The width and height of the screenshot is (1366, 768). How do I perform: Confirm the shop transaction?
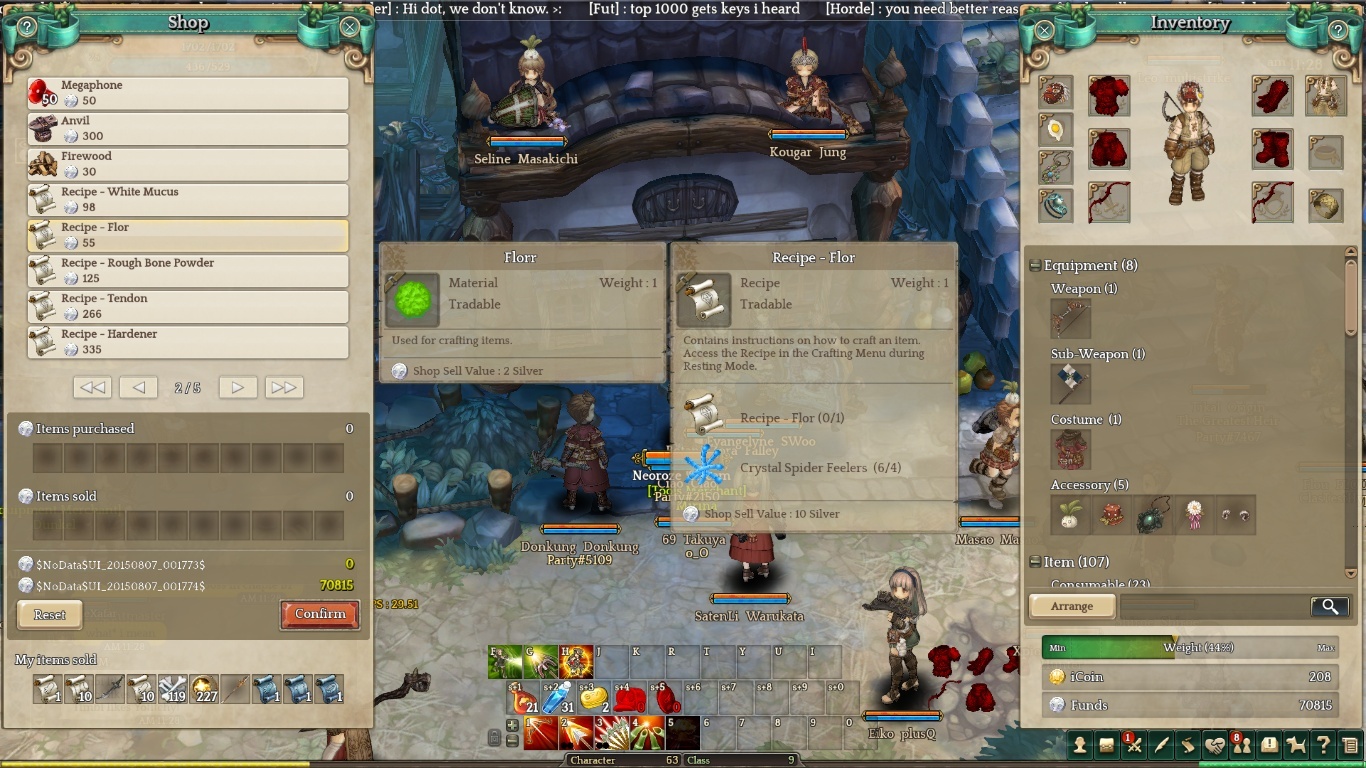[320, 614]
